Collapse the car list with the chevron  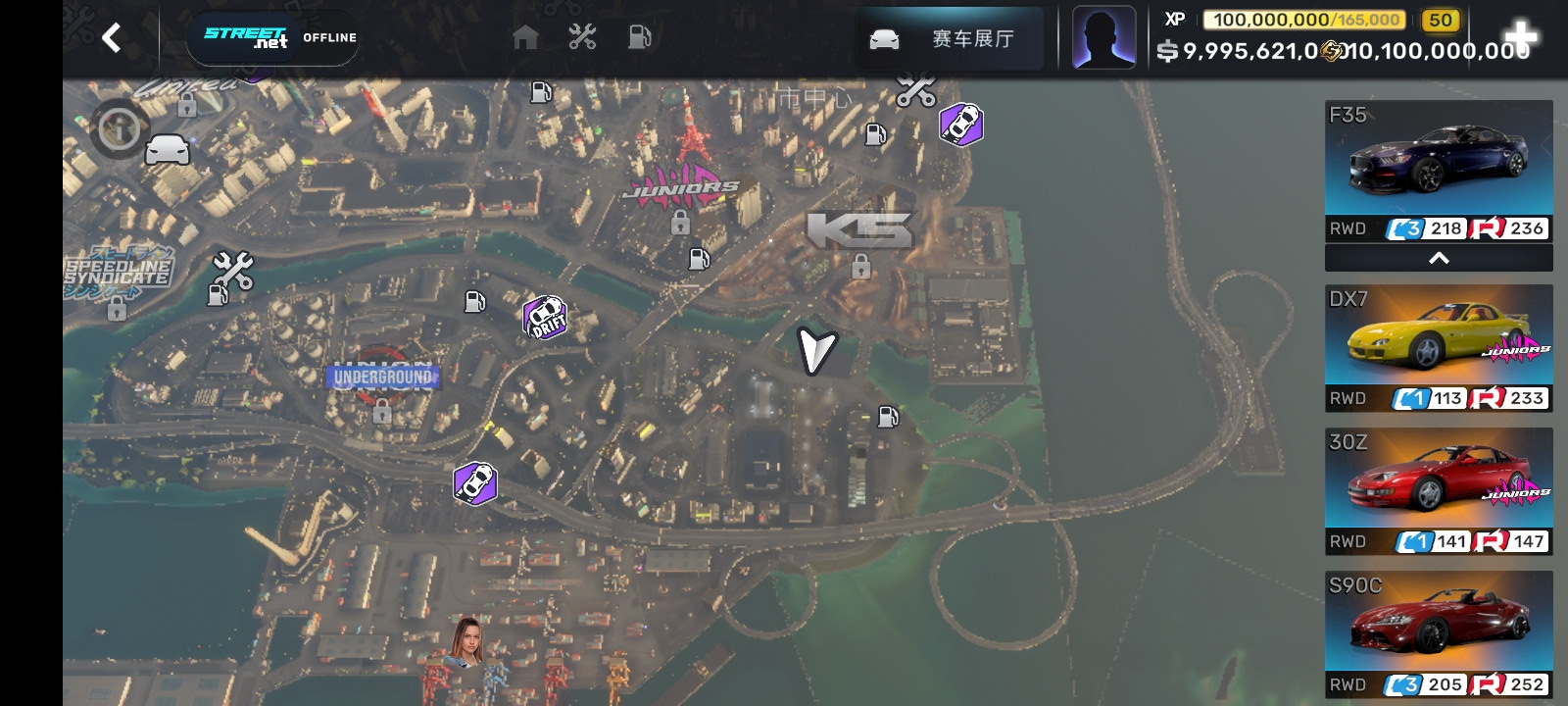tap(1438, 258)
